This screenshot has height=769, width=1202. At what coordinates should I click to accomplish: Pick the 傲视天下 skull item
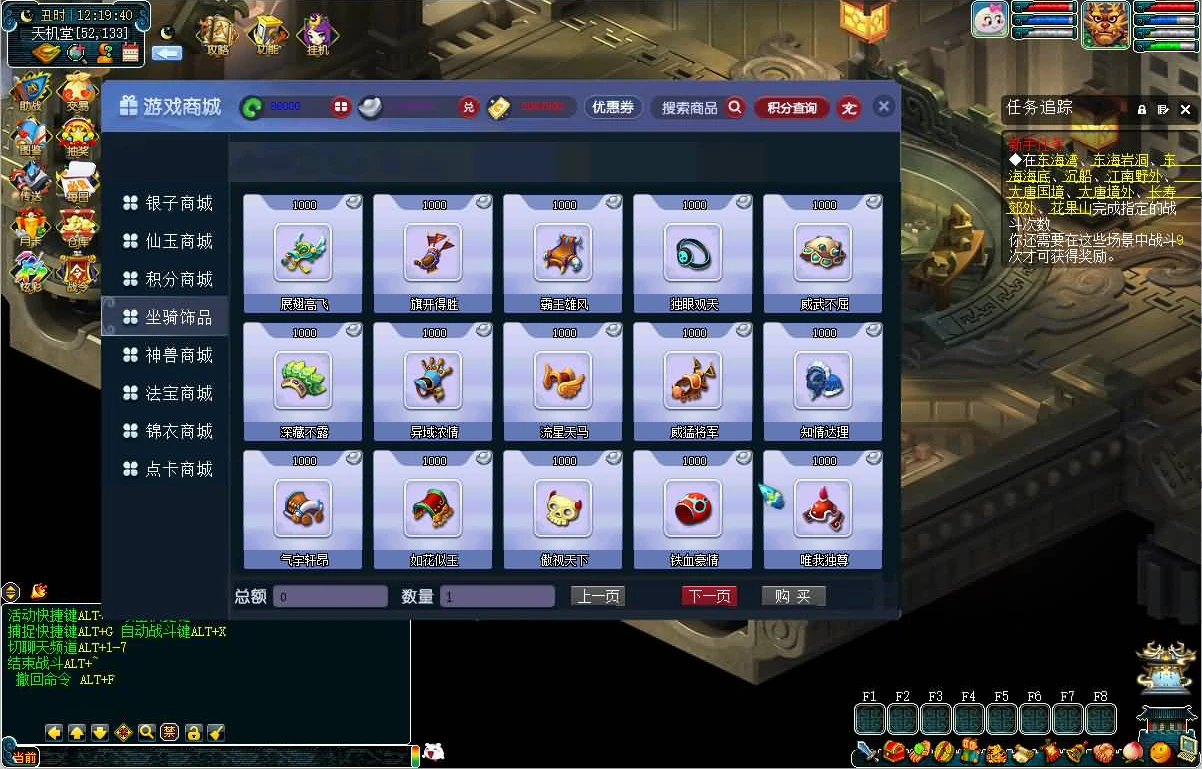(x=563, y=510)
